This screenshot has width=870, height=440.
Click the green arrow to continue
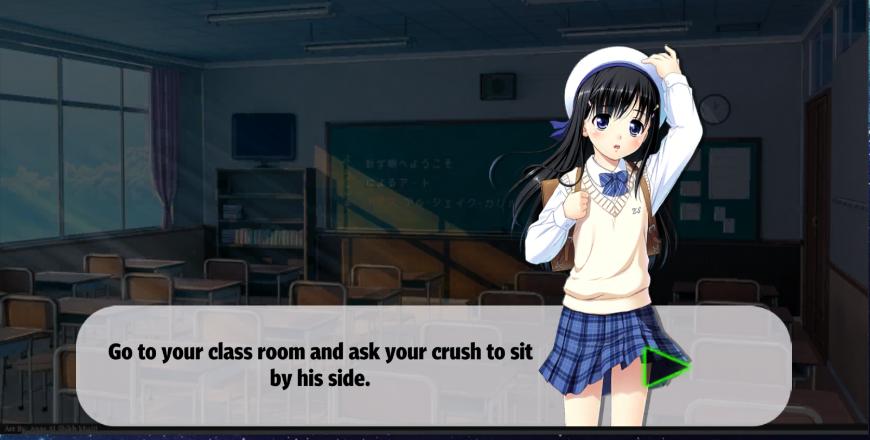(x=663, y=367)
